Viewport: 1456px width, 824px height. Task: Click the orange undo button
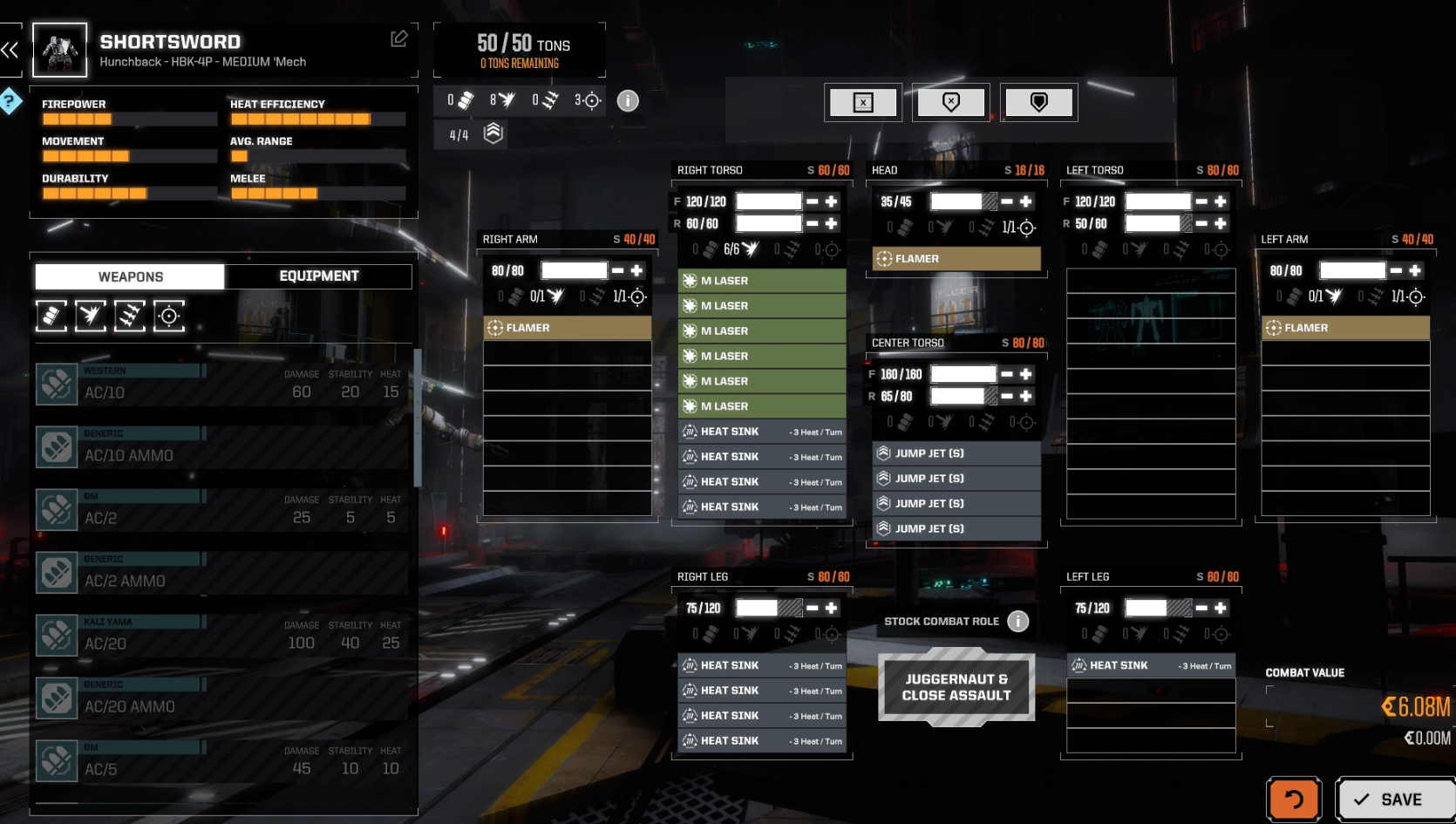tap(1294, 799)
